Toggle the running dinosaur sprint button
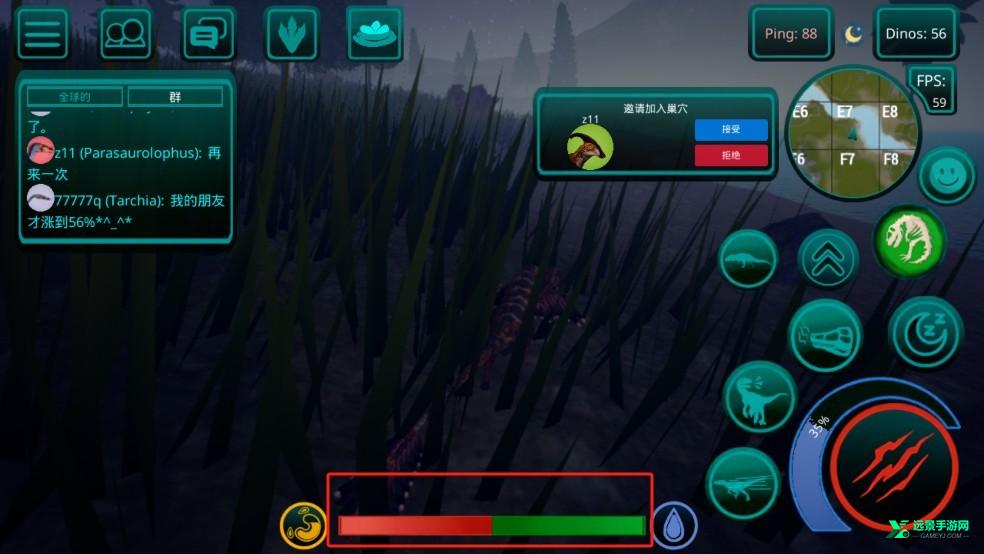This screenshot has width=984, height=554. coord(743,484)
